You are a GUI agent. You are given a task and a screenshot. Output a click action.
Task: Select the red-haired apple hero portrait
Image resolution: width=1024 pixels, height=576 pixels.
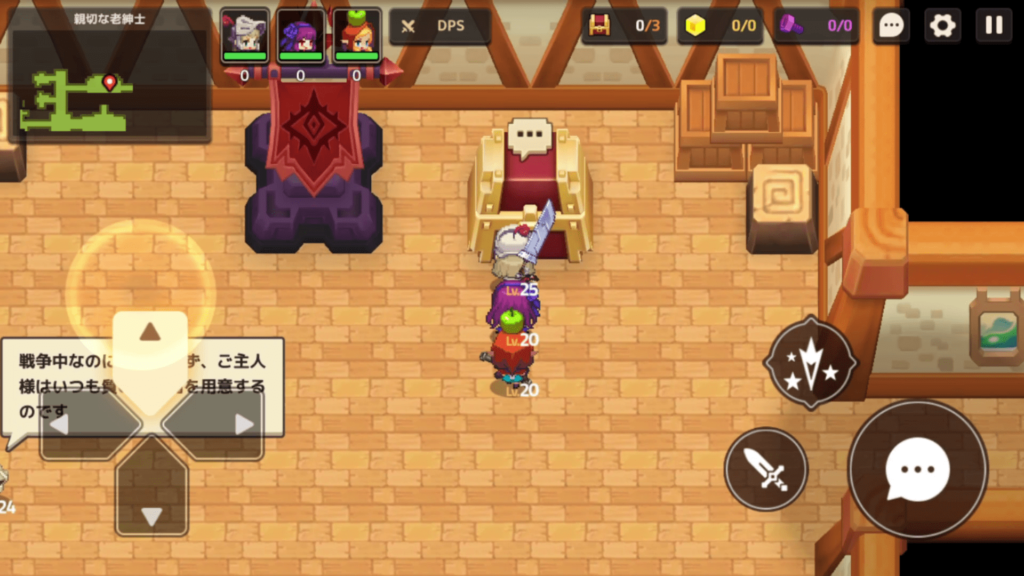point(357,33)
